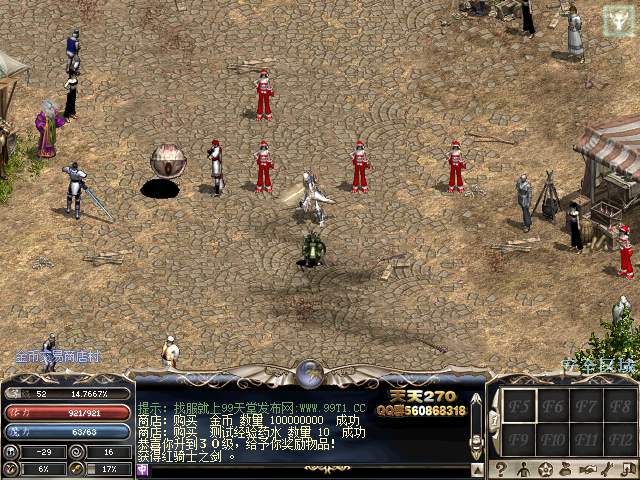Click the round emblem above chat panel

309,374
